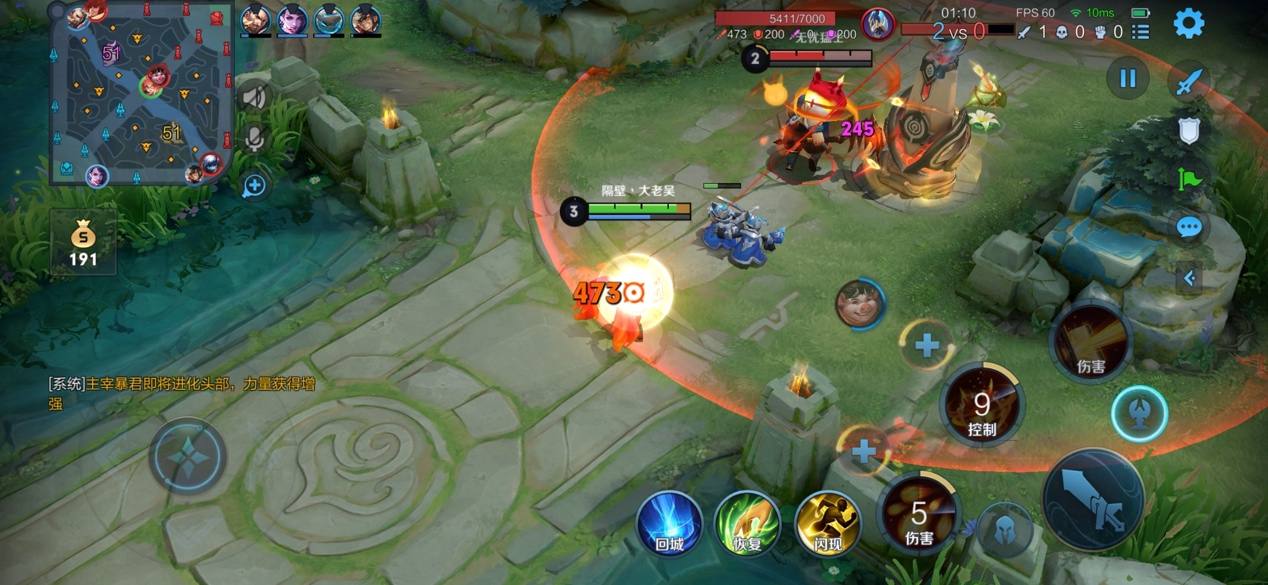1268x585 pixels.
Task: Select the green flag signal icon
Action: (x=1188, y=180)
